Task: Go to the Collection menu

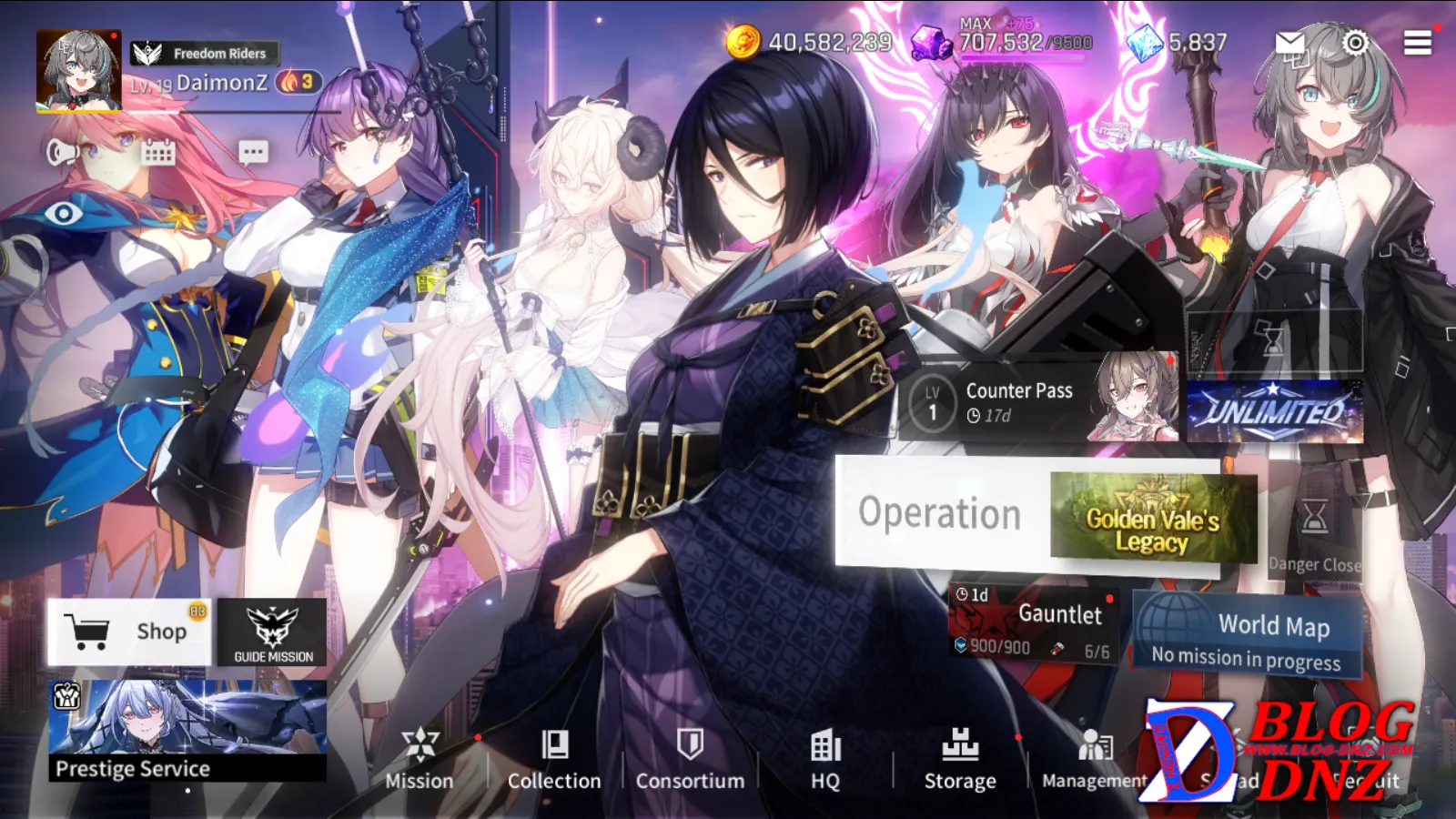Action: [554, 758]
